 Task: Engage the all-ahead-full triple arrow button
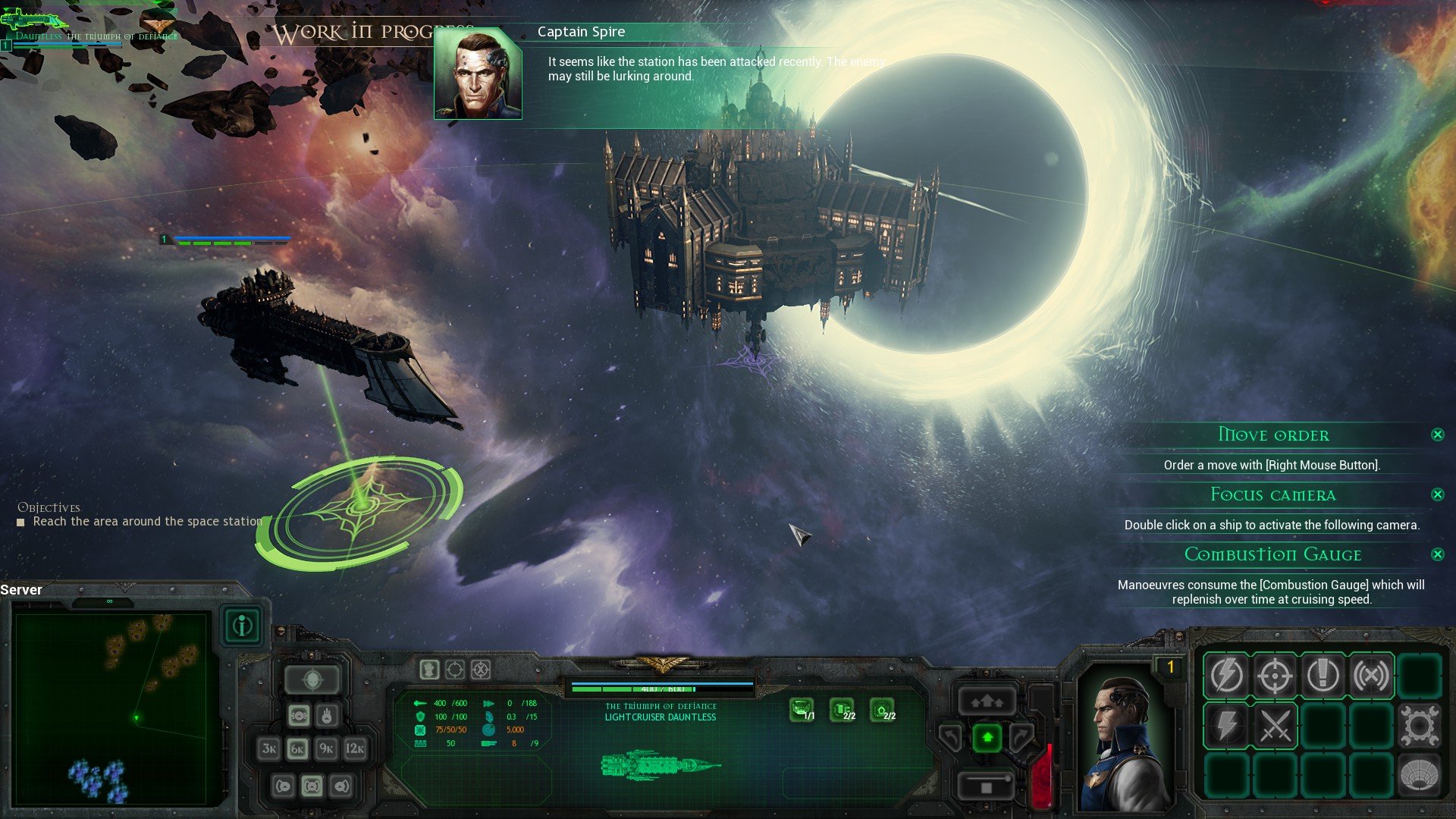click(x=987, y=701)
